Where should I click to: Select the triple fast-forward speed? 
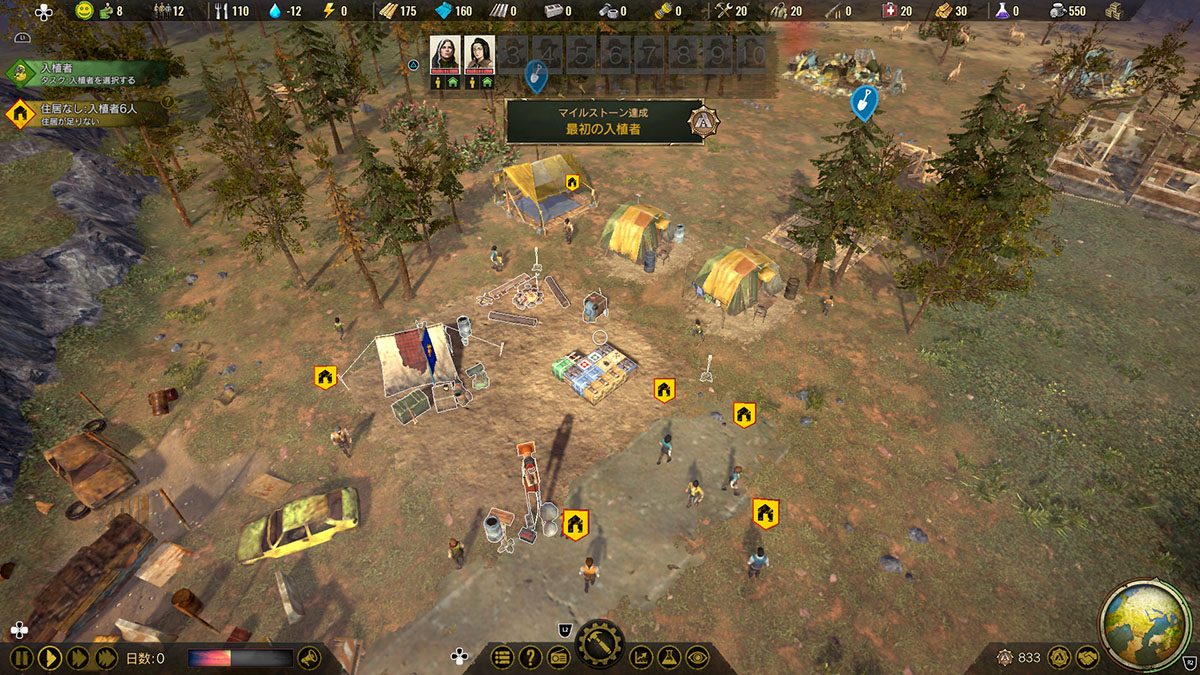click(x=105, y=658)
